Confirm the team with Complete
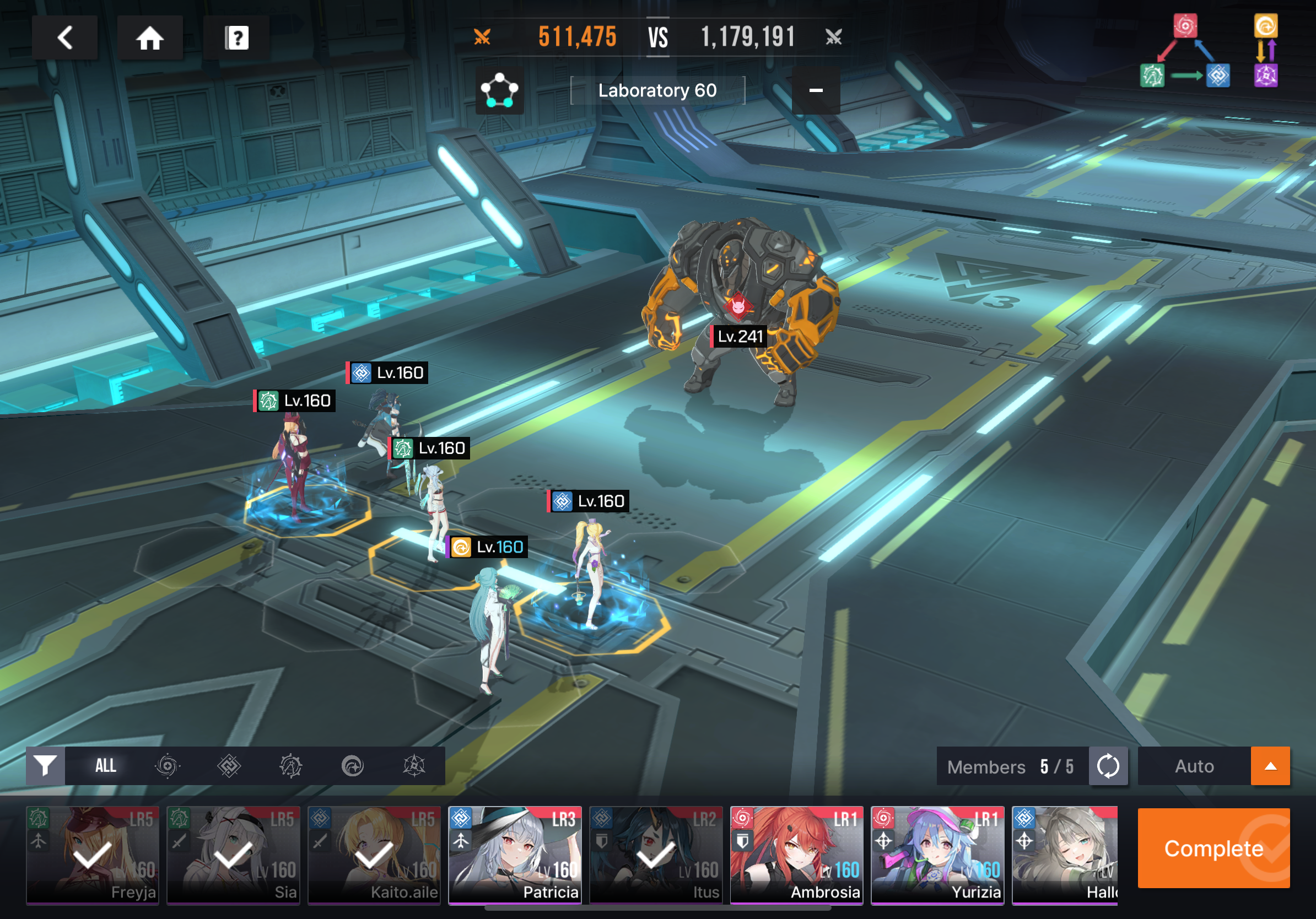 (1213, 848)
